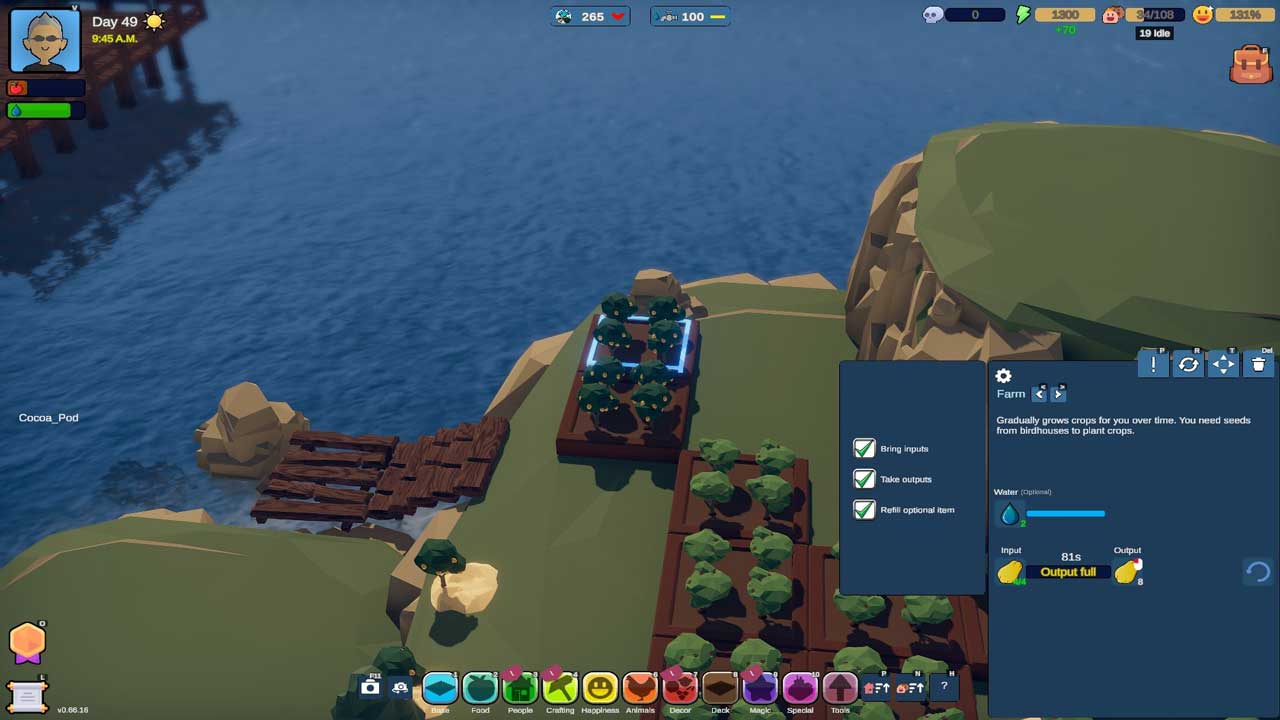Collect the farm output item slot
This screenshot has width=1280, height=720.
coord(1126,572)
